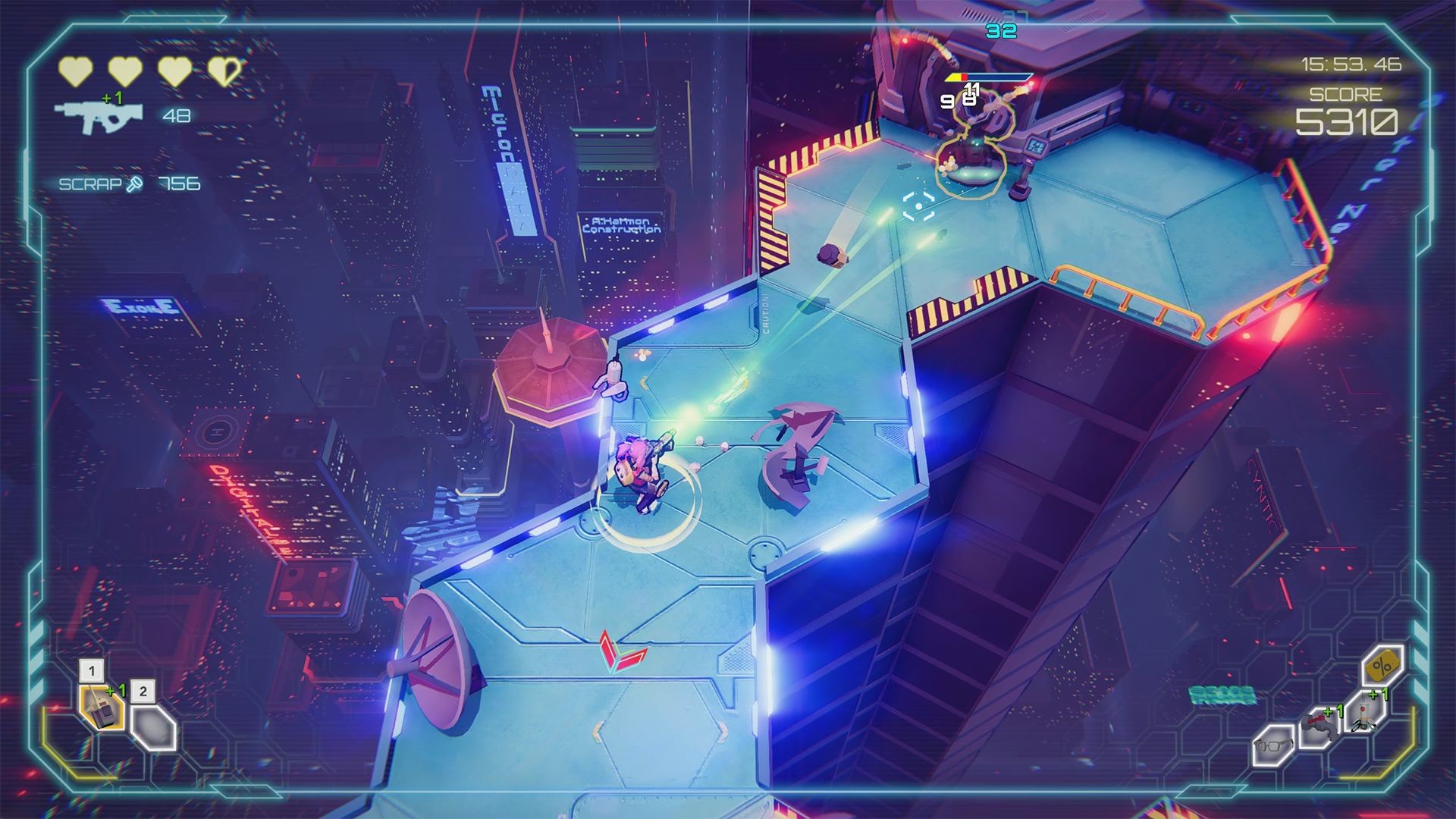Open the glasses perk hexagon
The height and width of the screenshot is (819, 1456).
coord(1273,747)
